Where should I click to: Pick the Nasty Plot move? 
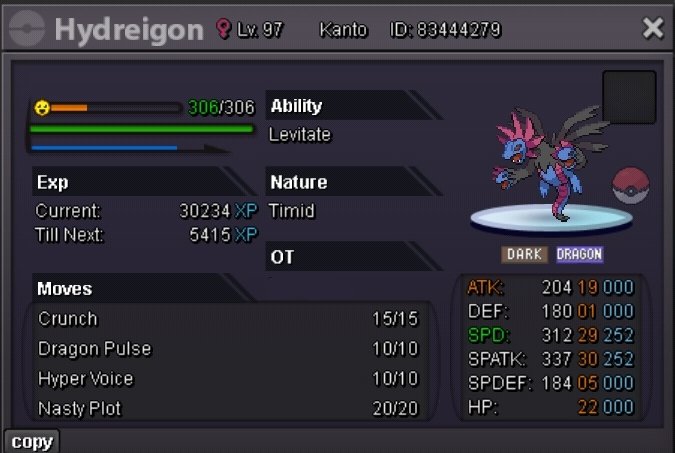(x=228, y=409)
